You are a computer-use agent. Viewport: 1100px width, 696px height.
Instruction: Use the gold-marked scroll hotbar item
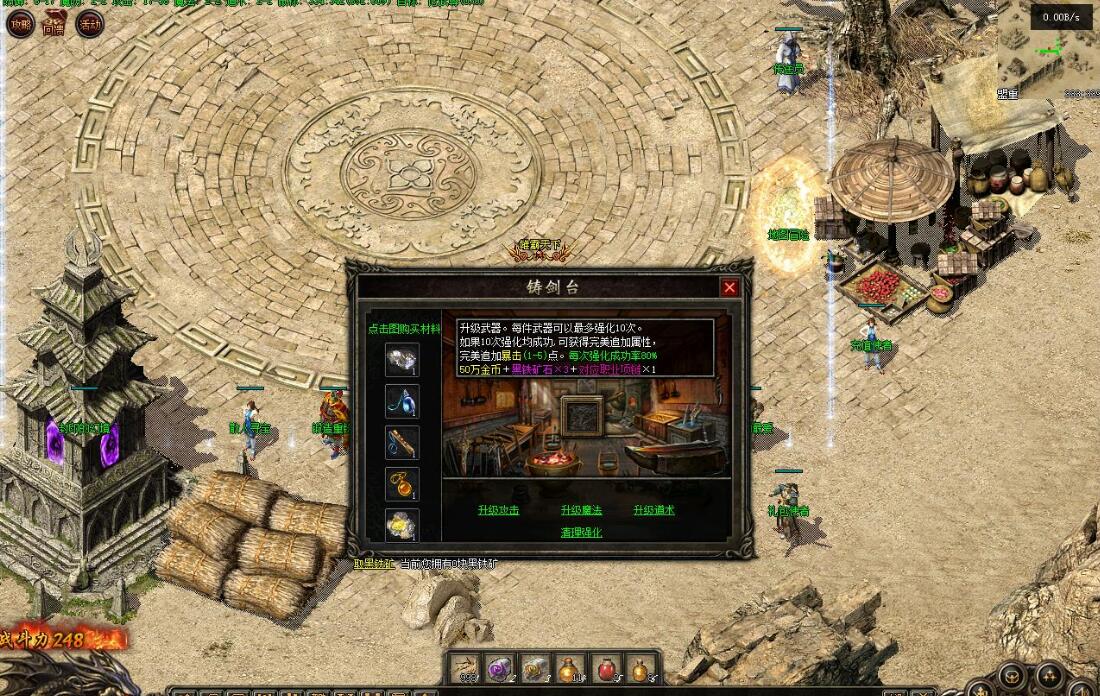(x=534, y=669)
